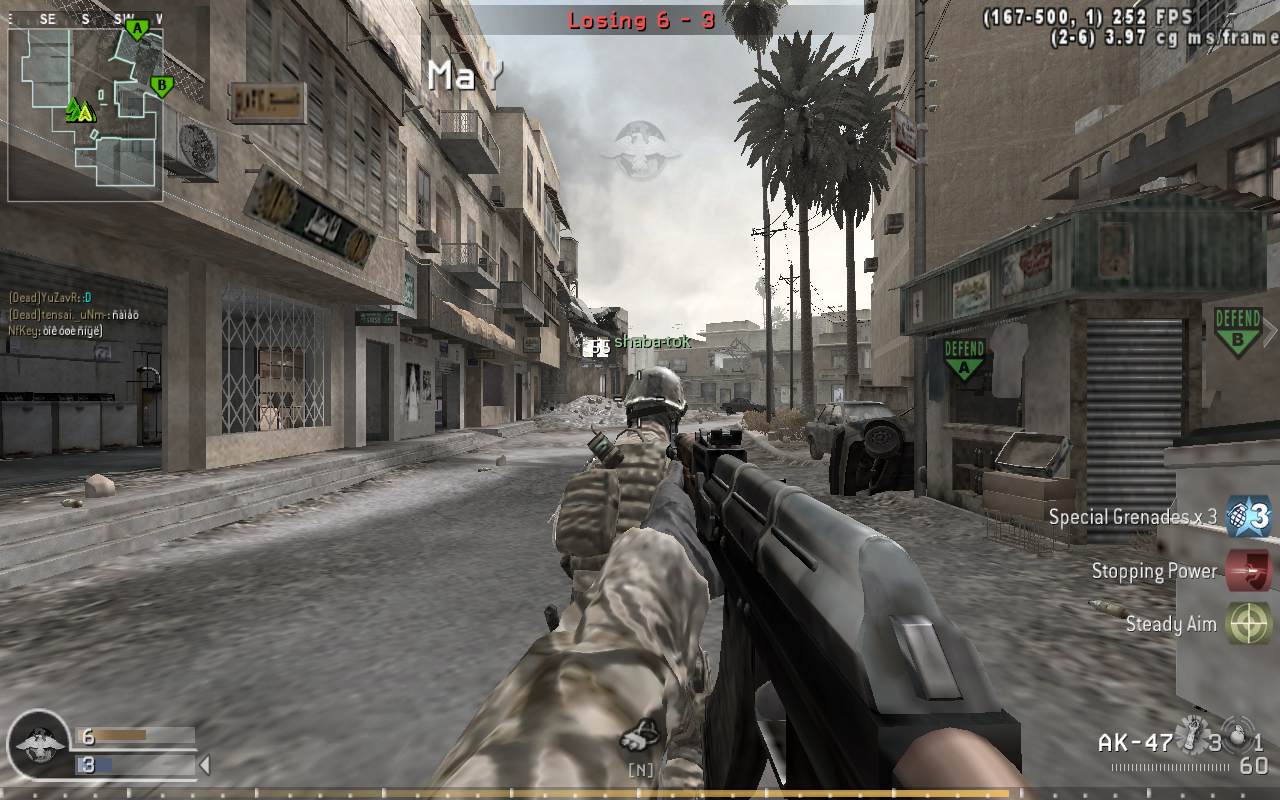Screen dimensions: 1280x800
Task: Click the NfKey chat message
Action: pyautogui.click(x=56, y=330)
